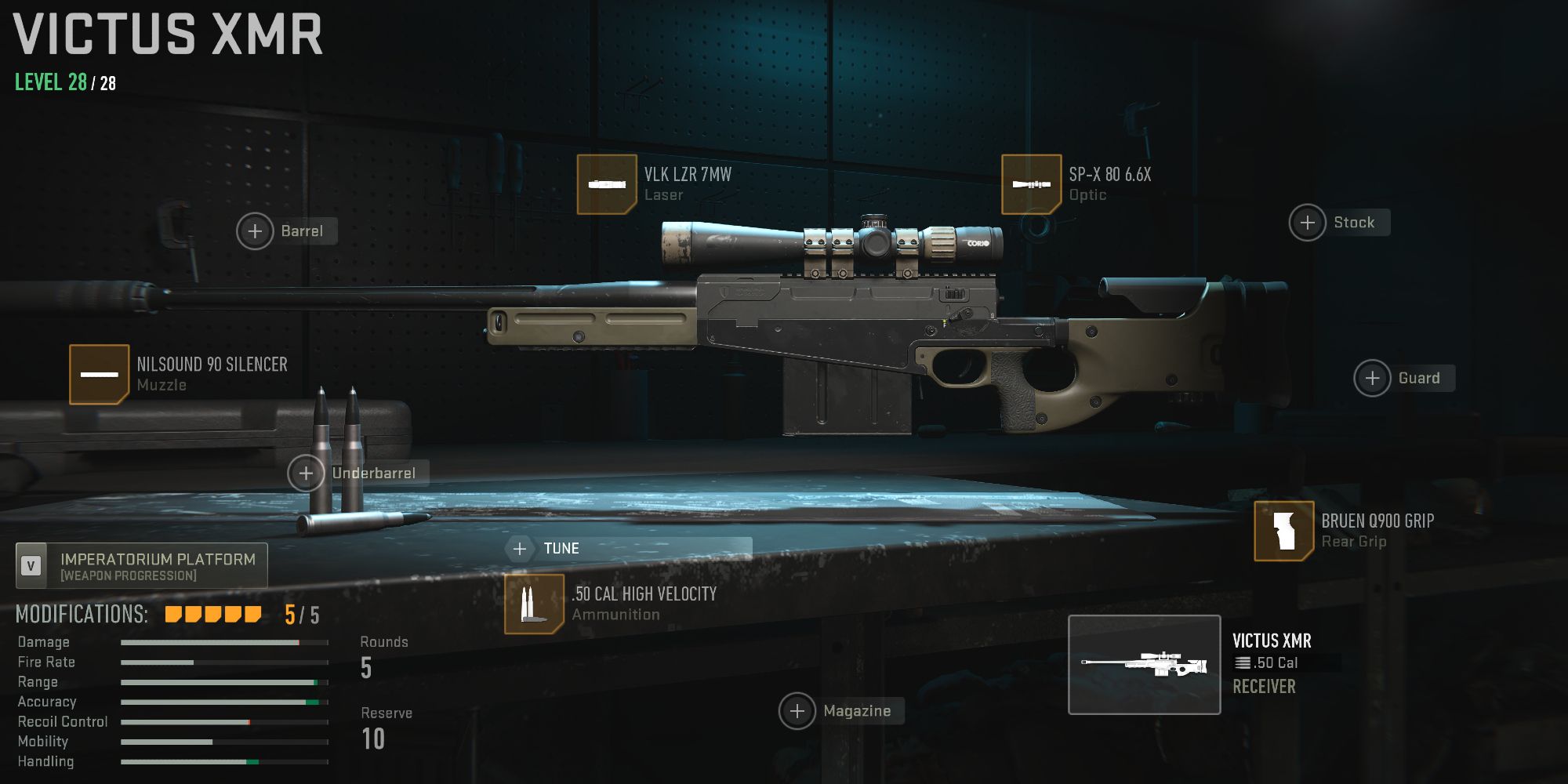The height and width of the screenshot is (784, 1568).
Task: Expand the empty Stock attachment slot
Action: click(1307, 223)
